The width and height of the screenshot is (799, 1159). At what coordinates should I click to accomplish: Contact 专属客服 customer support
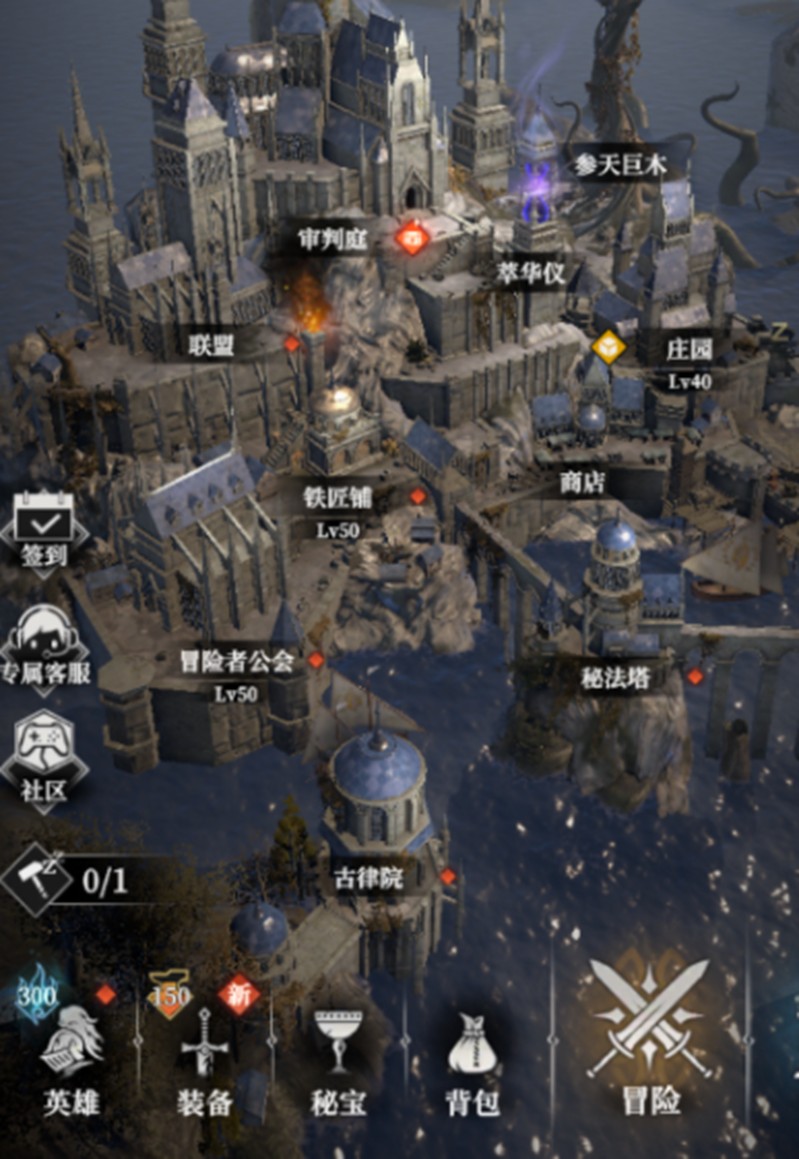coord(44,645)
